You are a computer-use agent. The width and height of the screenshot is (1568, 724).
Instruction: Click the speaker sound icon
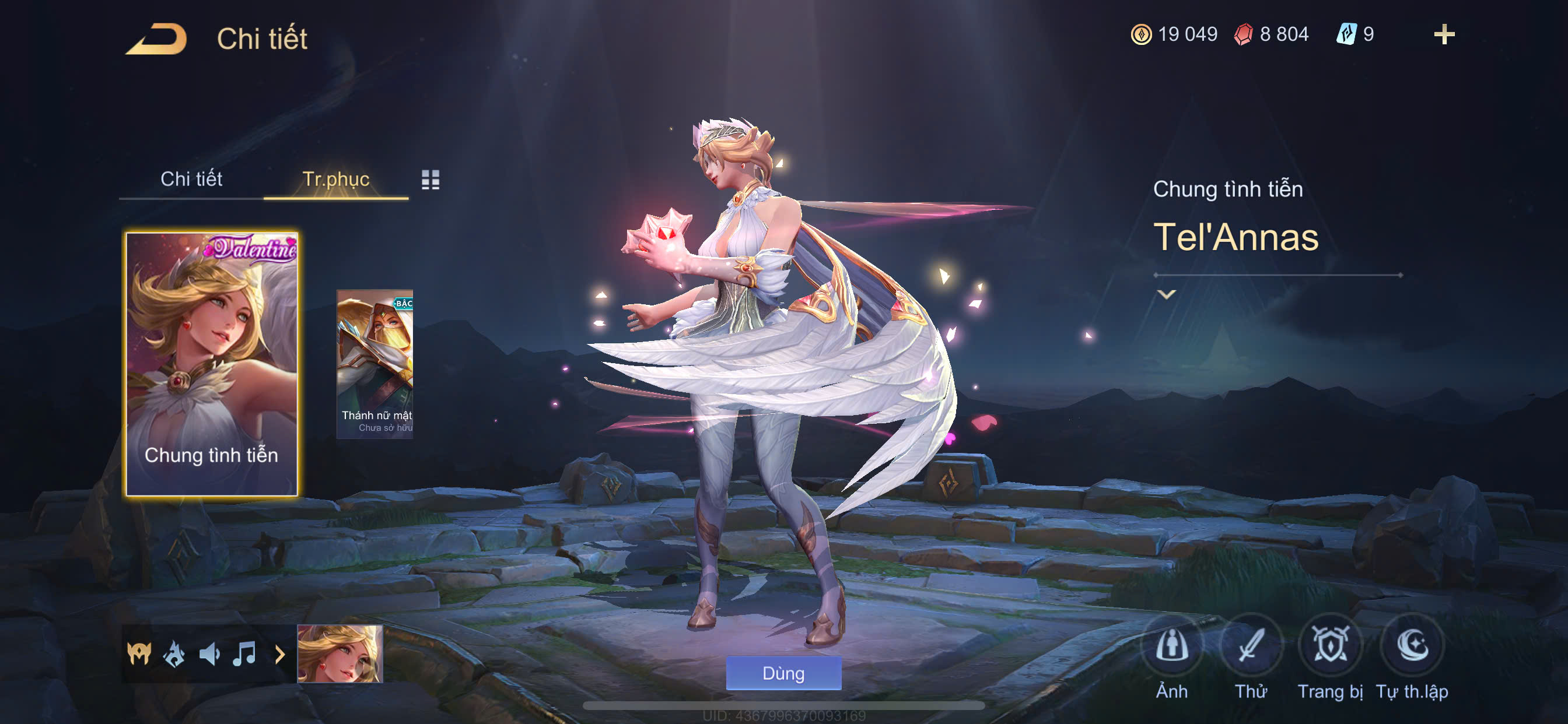pos(209,654)
